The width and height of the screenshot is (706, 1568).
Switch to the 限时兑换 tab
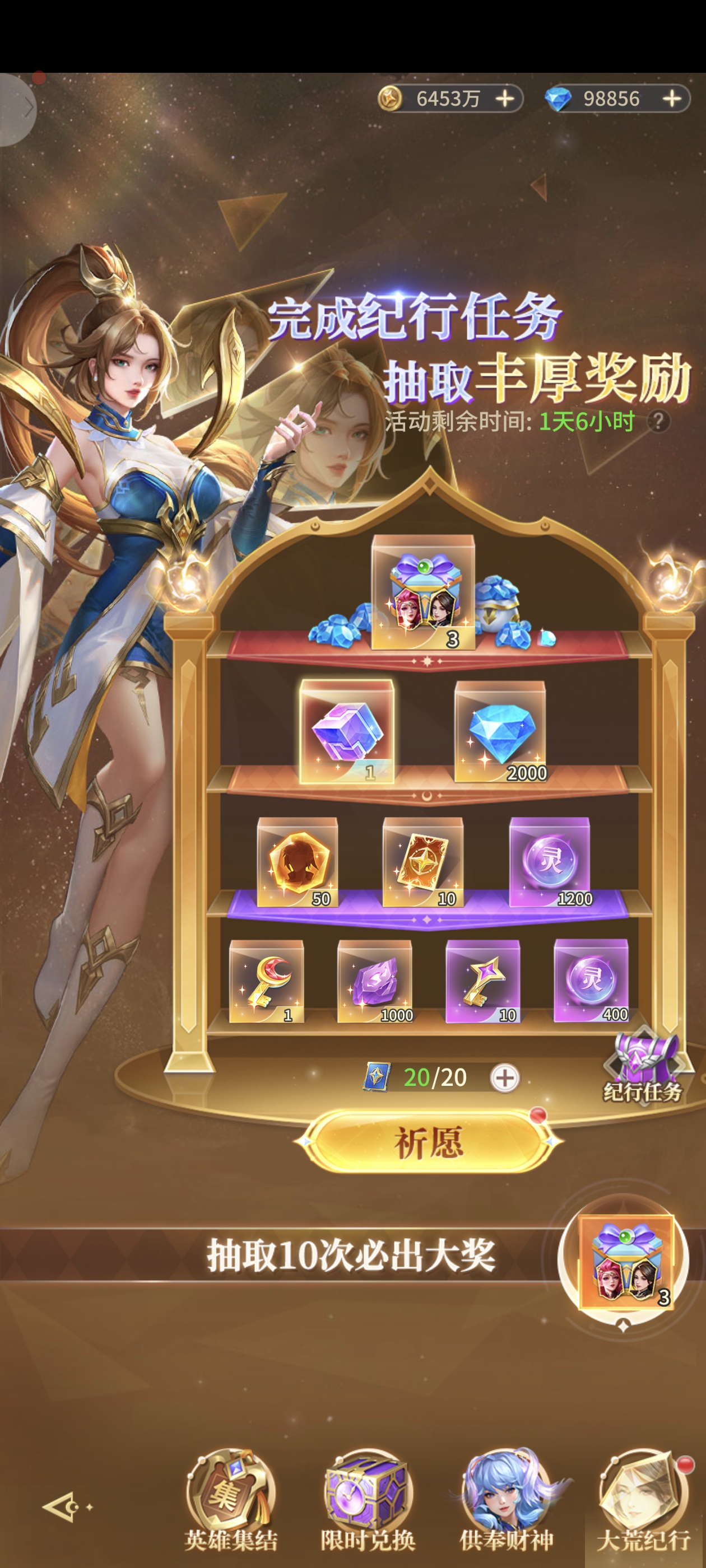pos(368,1501)
